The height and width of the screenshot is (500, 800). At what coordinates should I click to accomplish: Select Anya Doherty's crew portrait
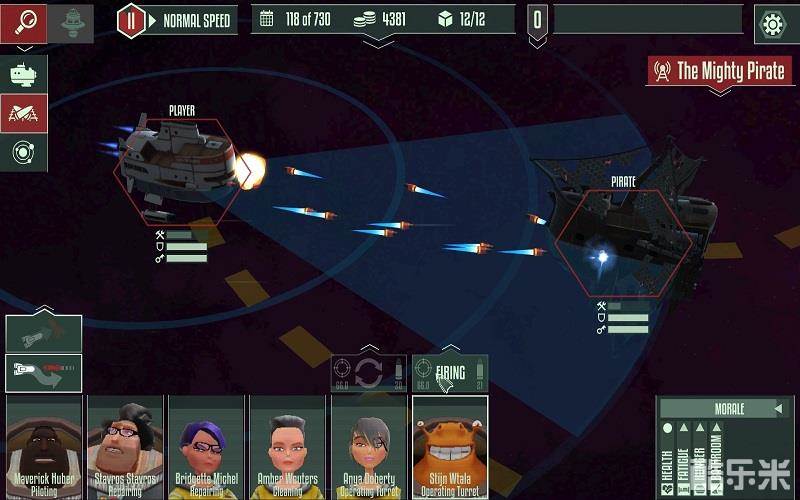(x=368, y=446)
